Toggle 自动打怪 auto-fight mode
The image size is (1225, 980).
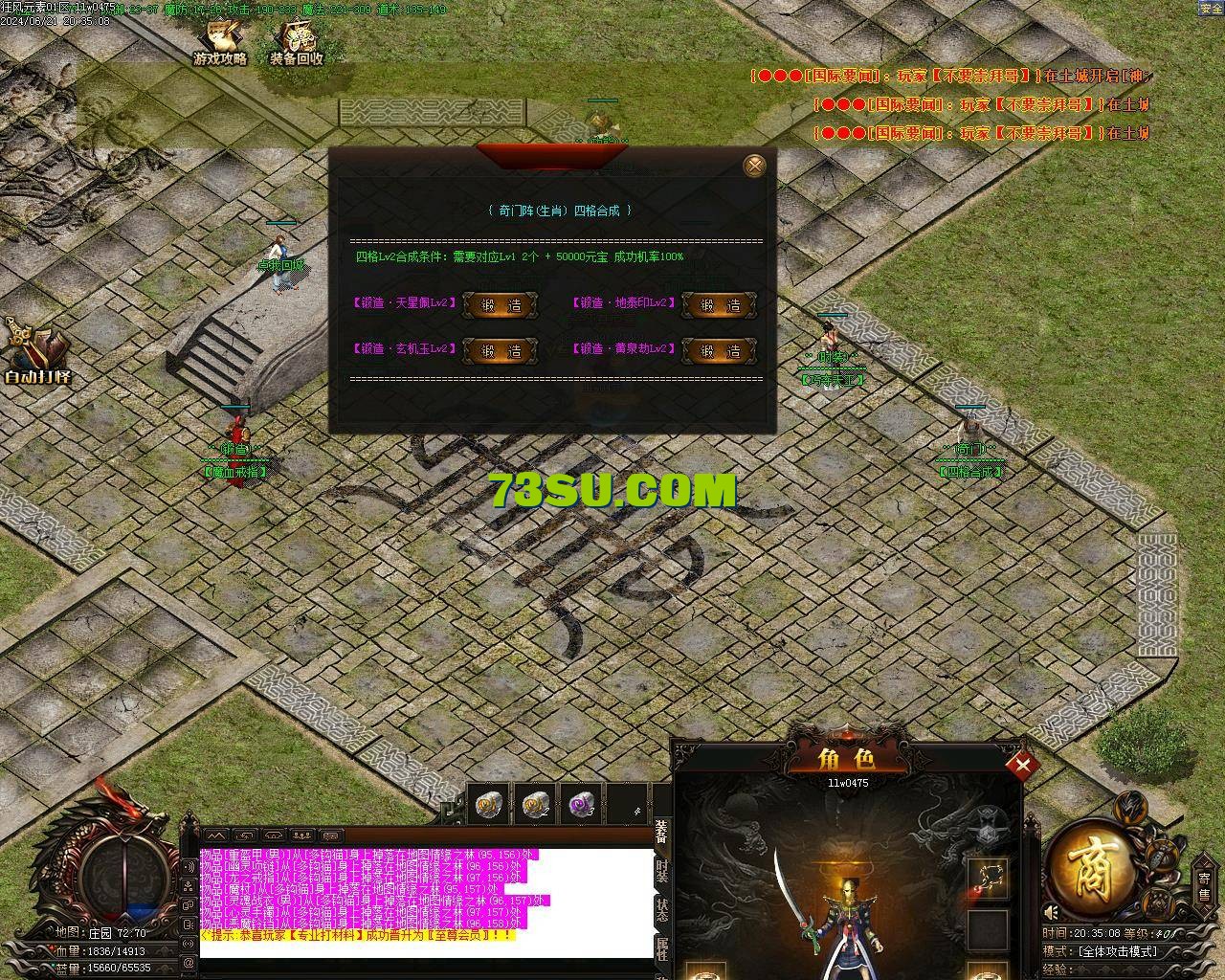coord(36,352)
